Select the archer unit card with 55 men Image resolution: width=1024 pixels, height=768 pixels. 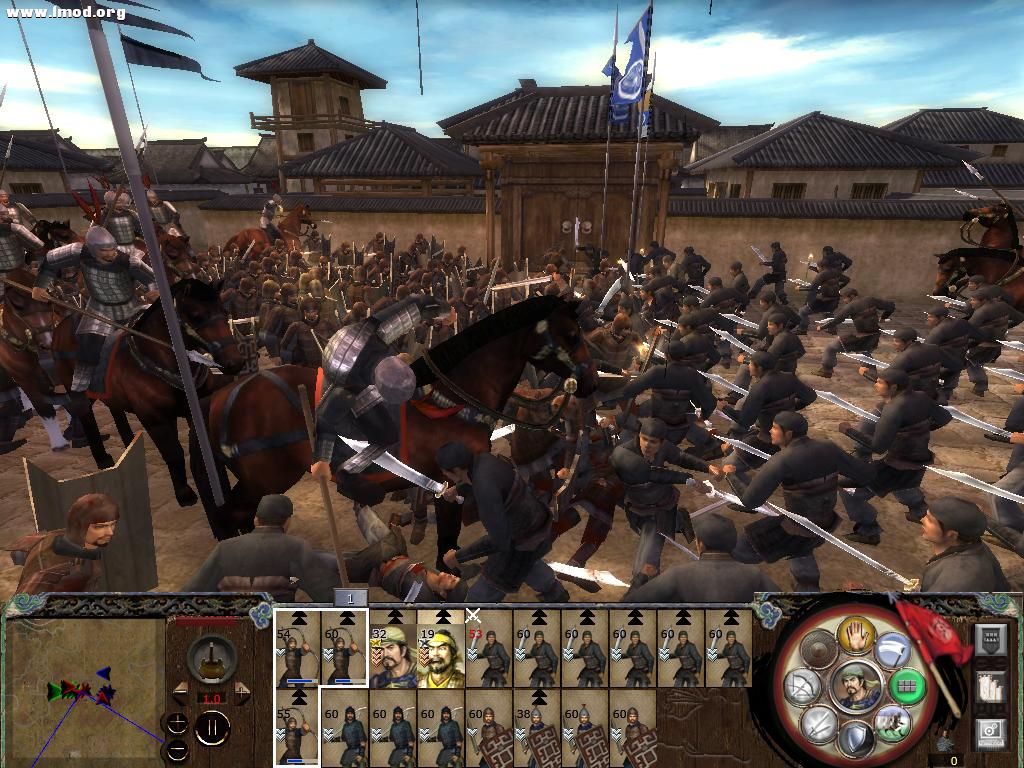297,728
